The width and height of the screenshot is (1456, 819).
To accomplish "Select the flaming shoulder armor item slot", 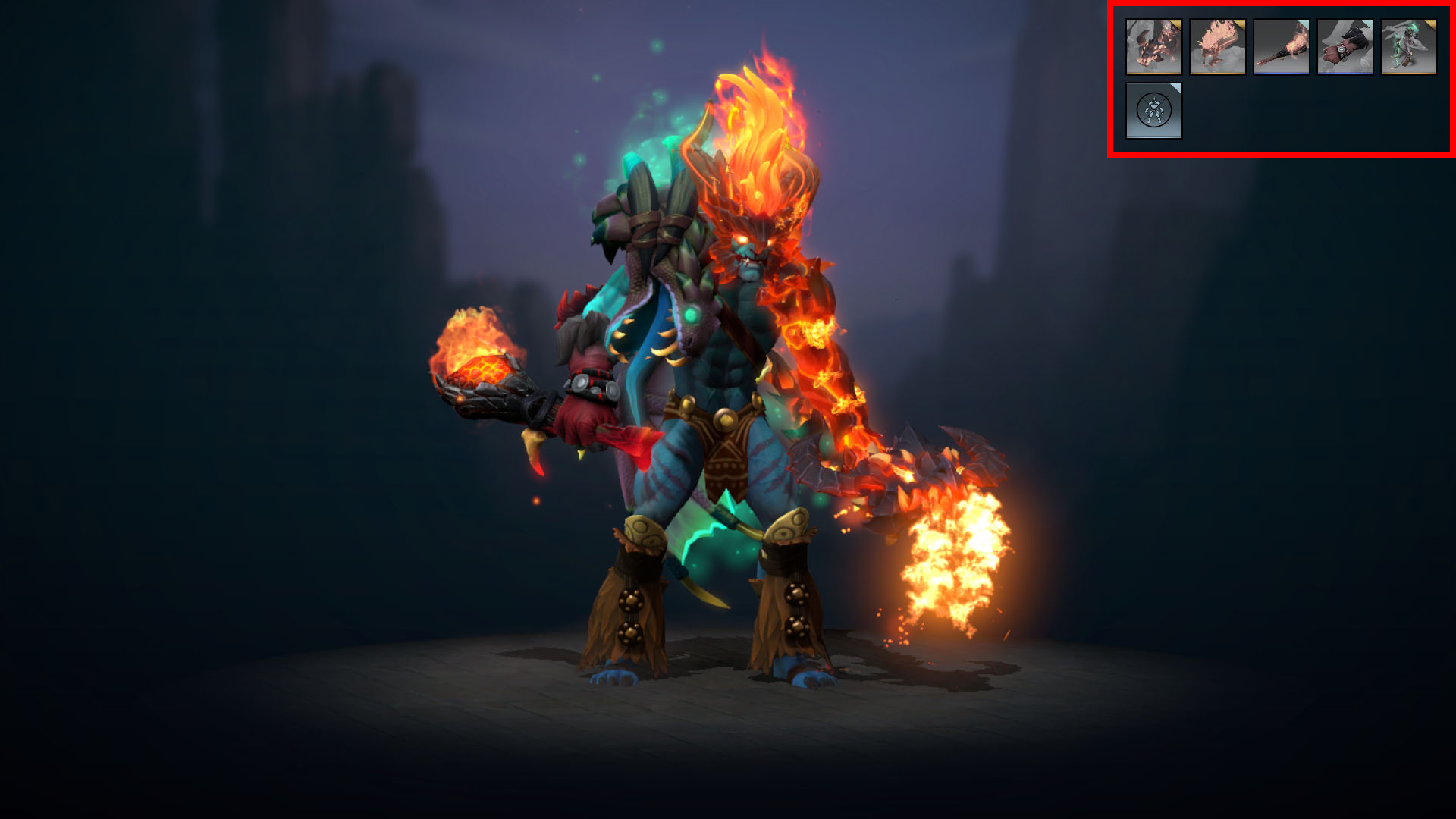I will coord(1155,47).
